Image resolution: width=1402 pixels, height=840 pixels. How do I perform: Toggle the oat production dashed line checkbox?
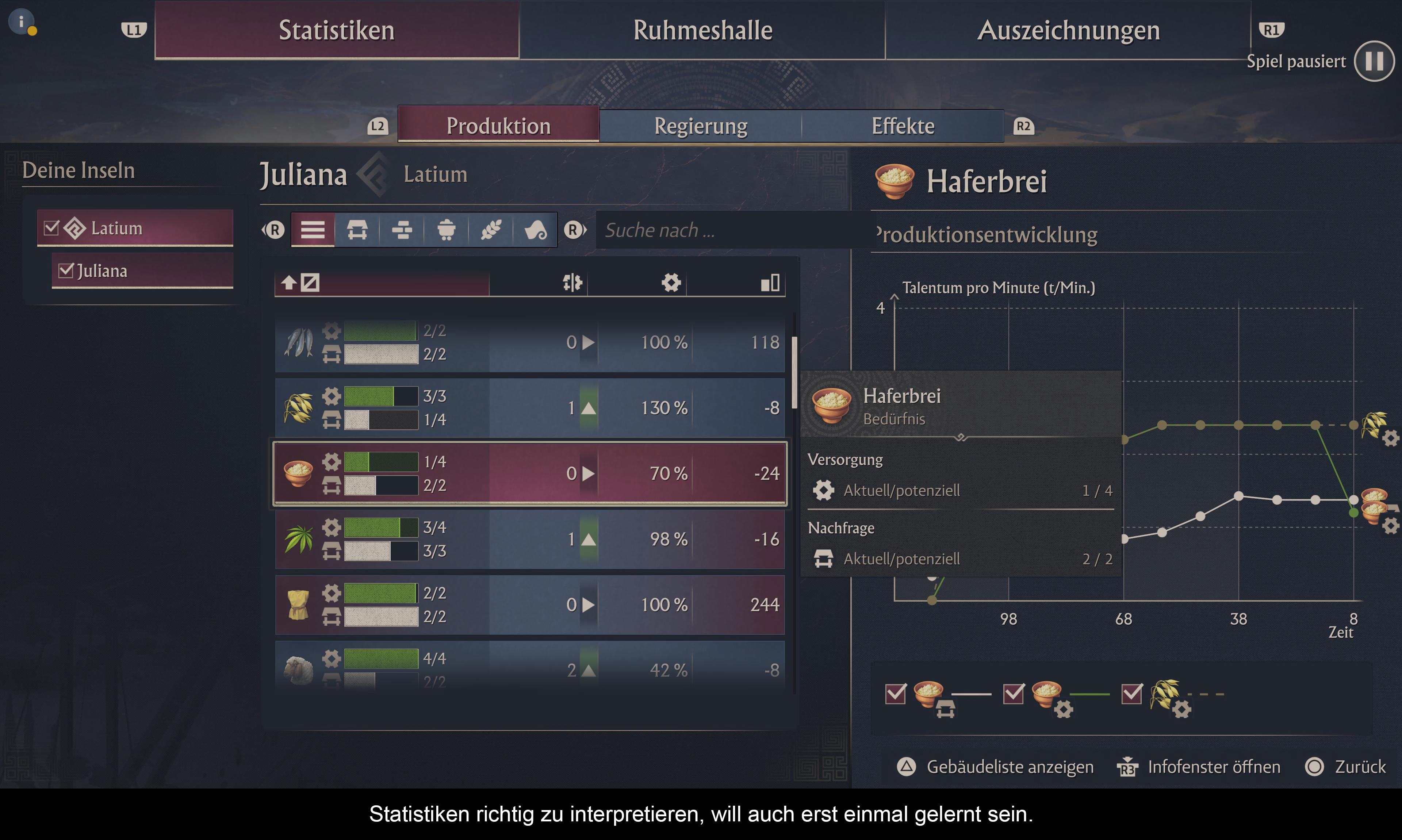pos(1131,694)
